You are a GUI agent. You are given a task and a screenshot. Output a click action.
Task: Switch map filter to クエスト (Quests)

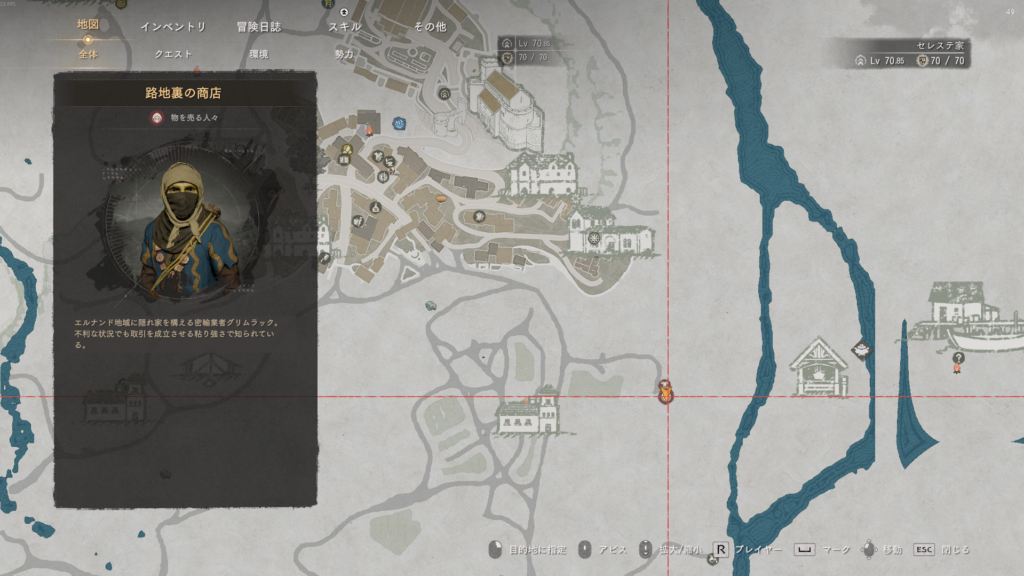click(x=173, y=54)
